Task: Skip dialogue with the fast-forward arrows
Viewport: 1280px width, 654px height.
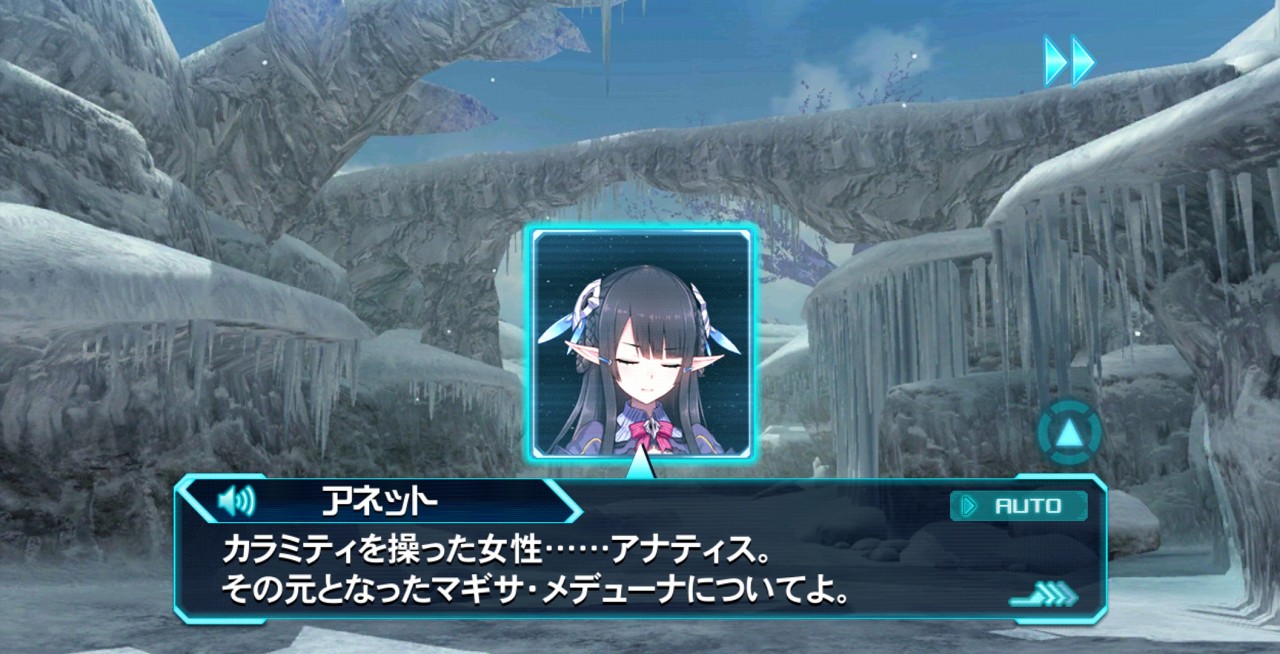Action: click(1069, 61)
